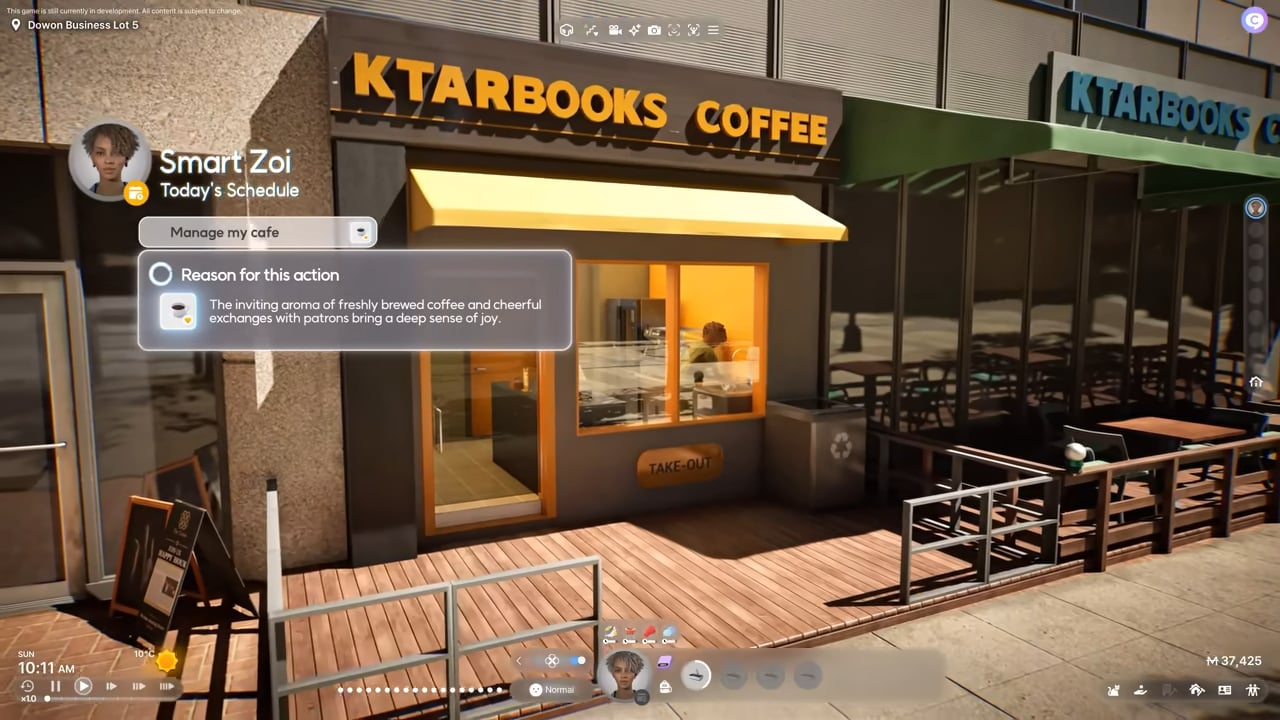
Task: Open the backpack inventory icon
Action: coord(665,685)
